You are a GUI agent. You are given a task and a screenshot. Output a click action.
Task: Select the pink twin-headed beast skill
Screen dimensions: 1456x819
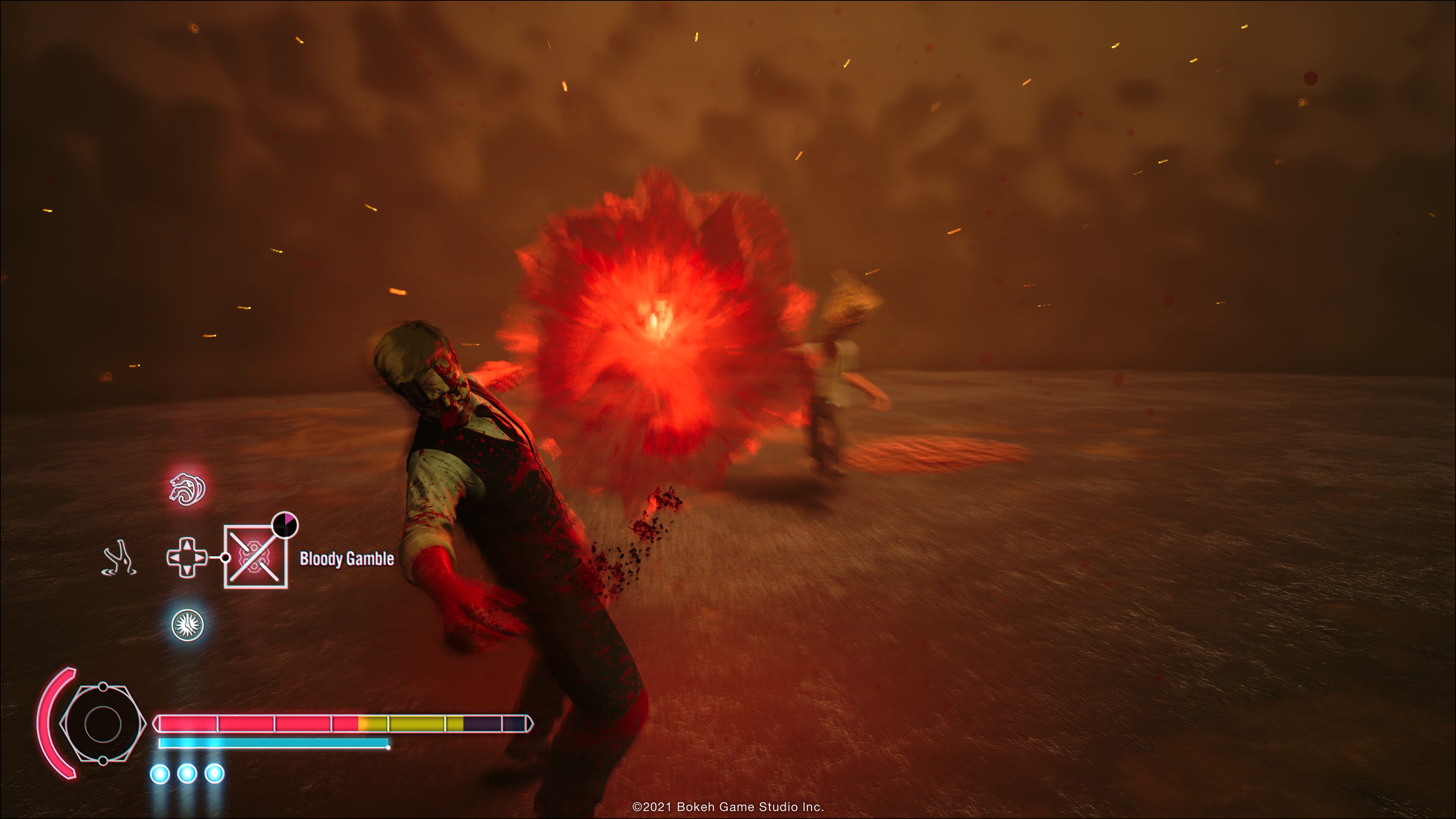188,489
